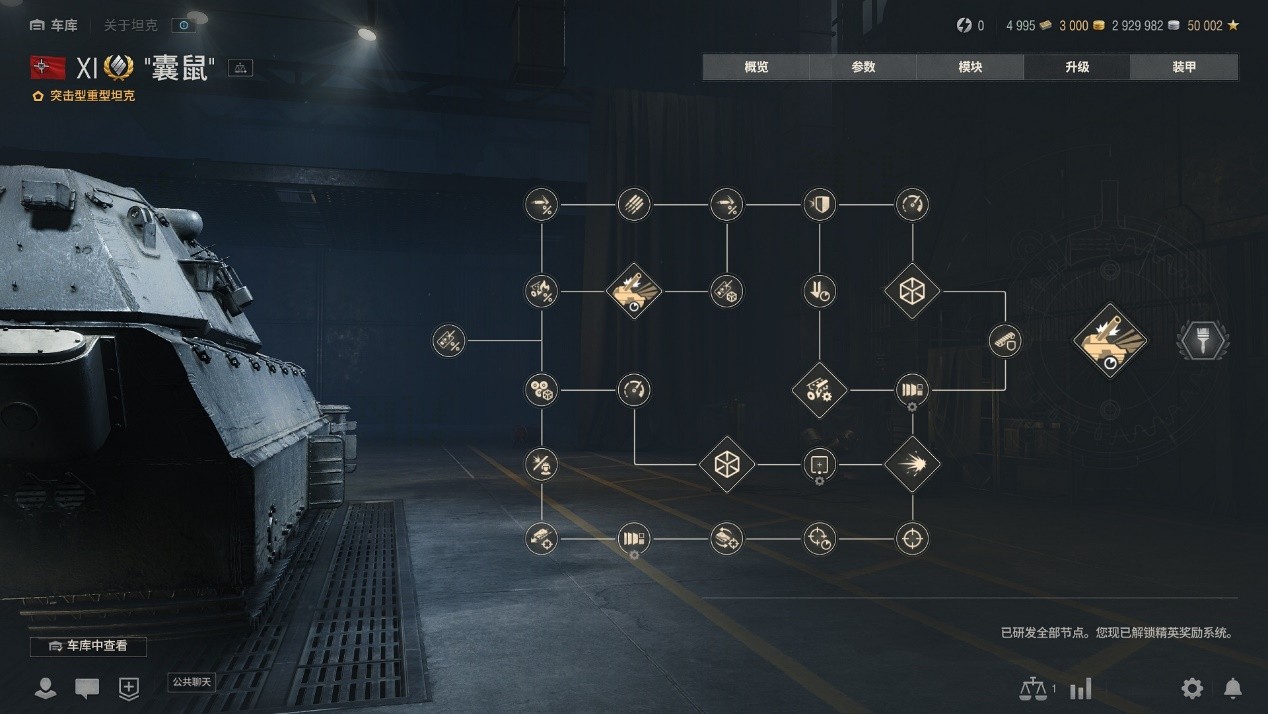This screenshot has width=1268, height=714.
Task: Open the speech bubble chat icon
Action: (x=87, y=688)
